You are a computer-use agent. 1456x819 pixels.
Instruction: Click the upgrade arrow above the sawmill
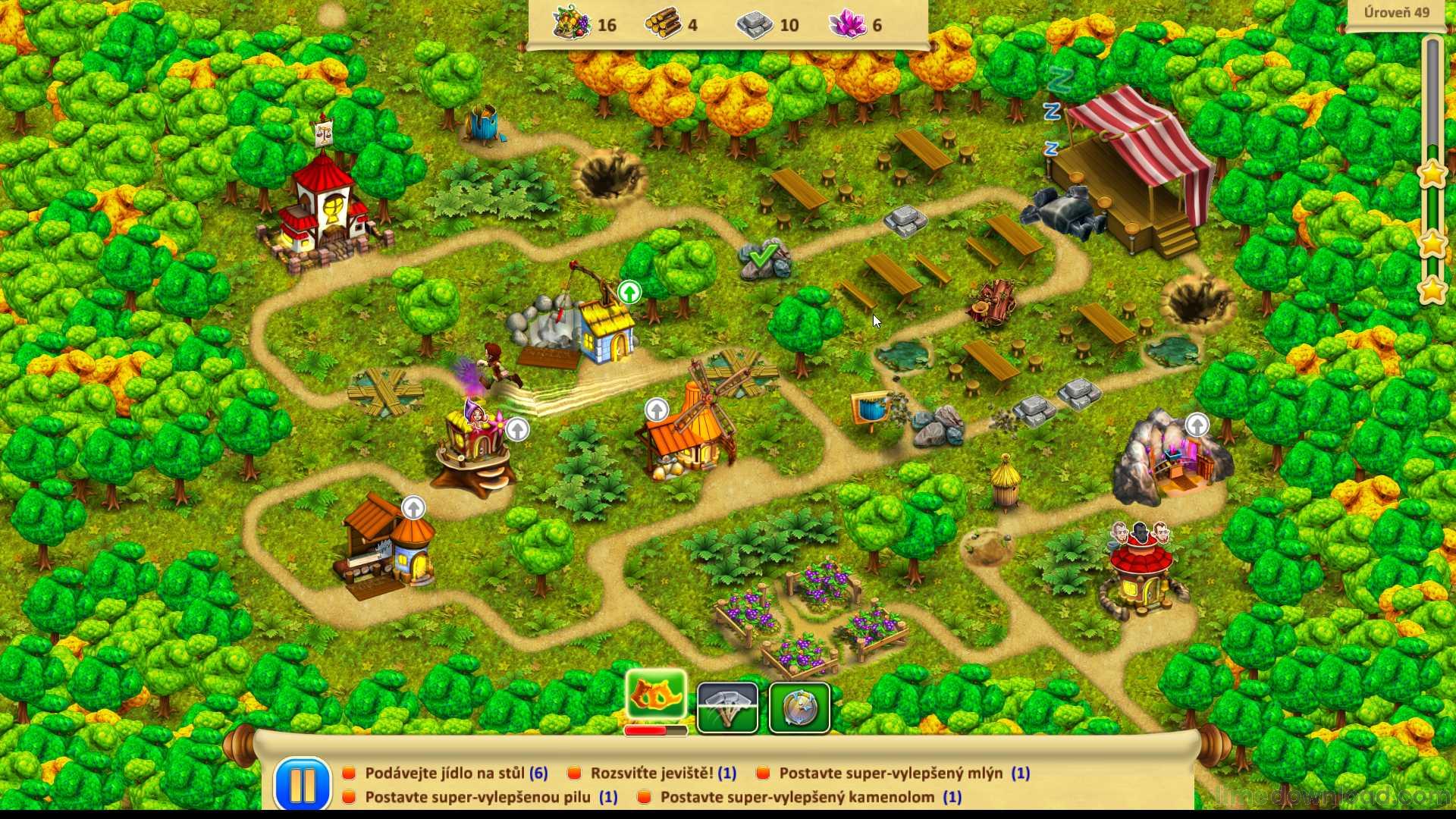[x=413, y=507]
